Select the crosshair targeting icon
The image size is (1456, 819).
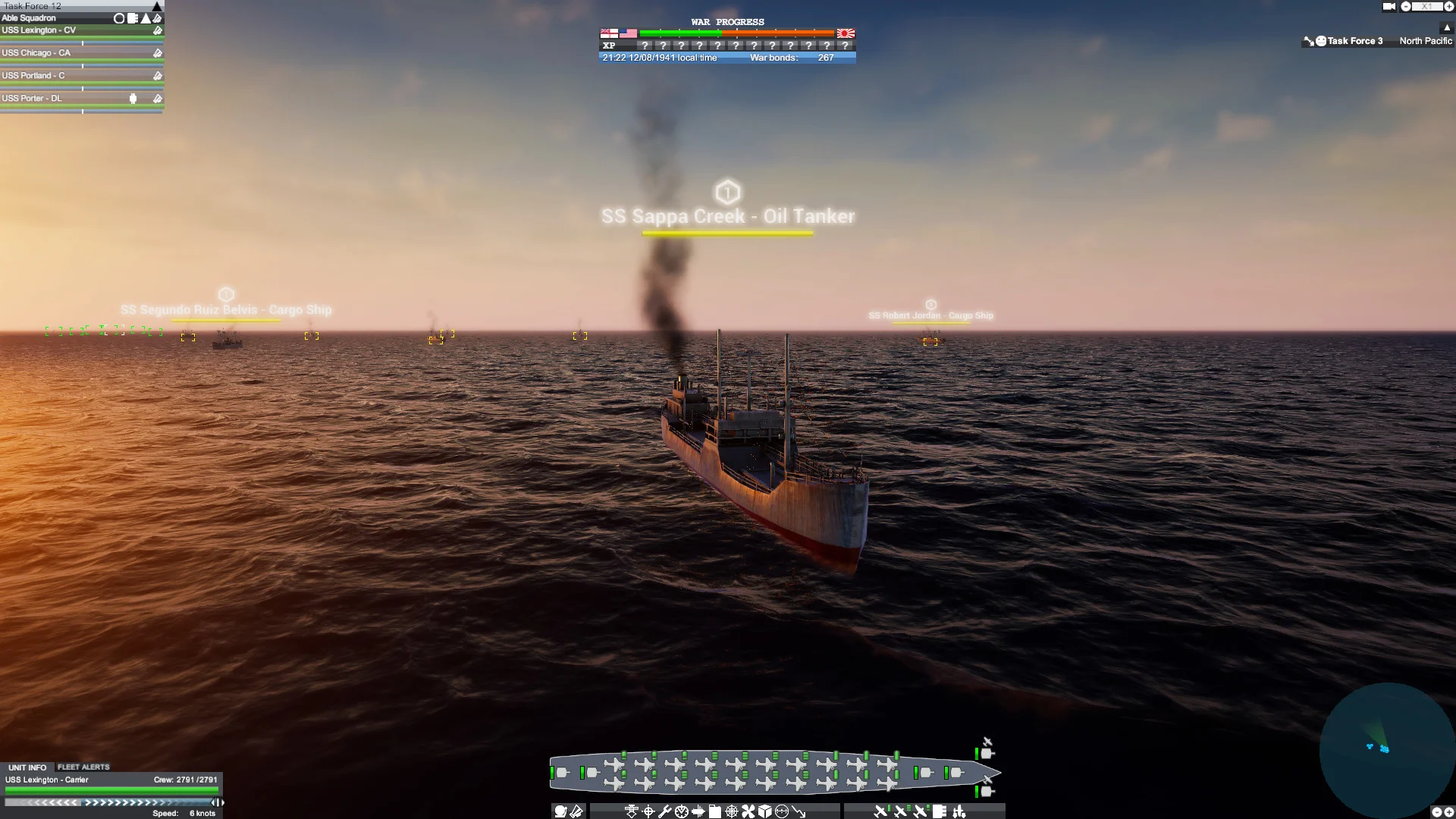point(648,811)
